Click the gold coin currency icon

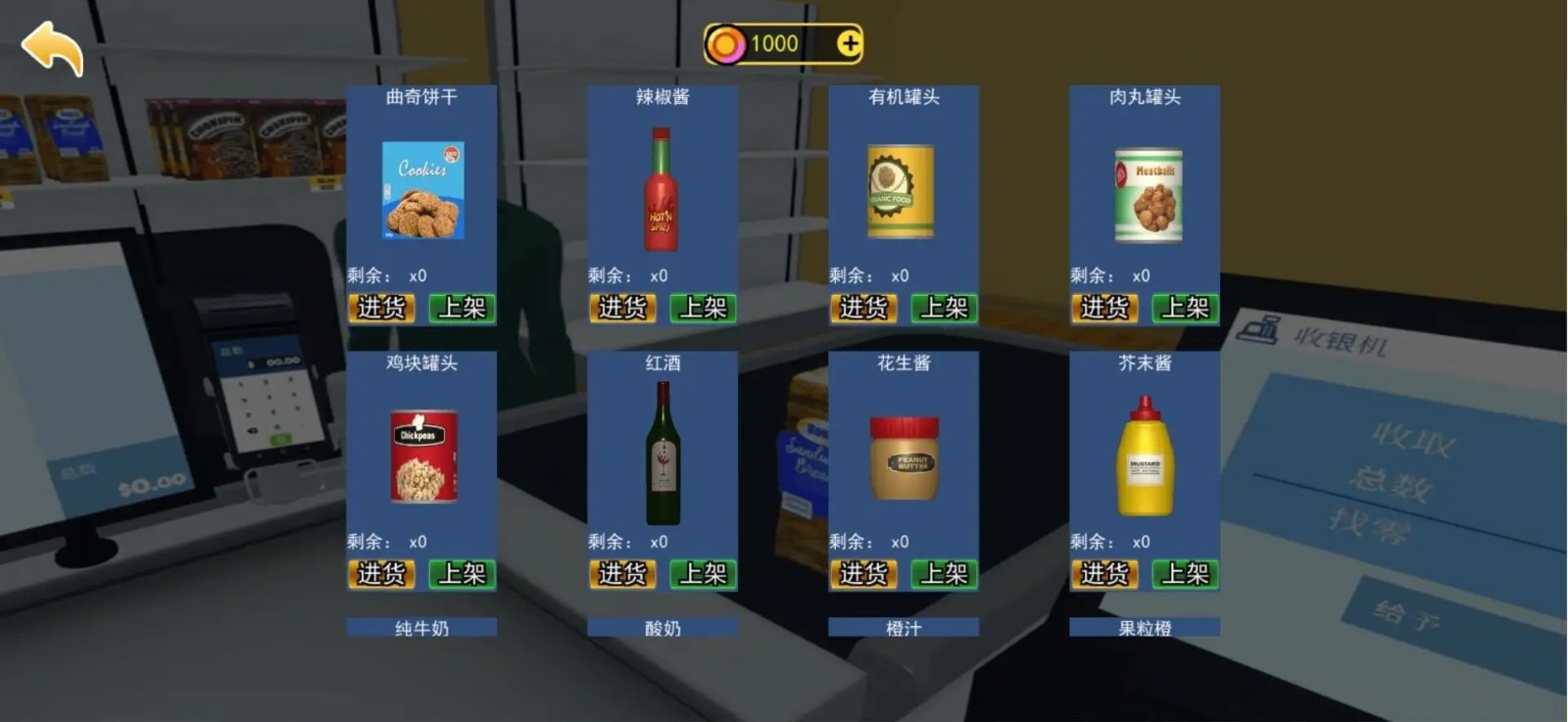coord(729,41)
